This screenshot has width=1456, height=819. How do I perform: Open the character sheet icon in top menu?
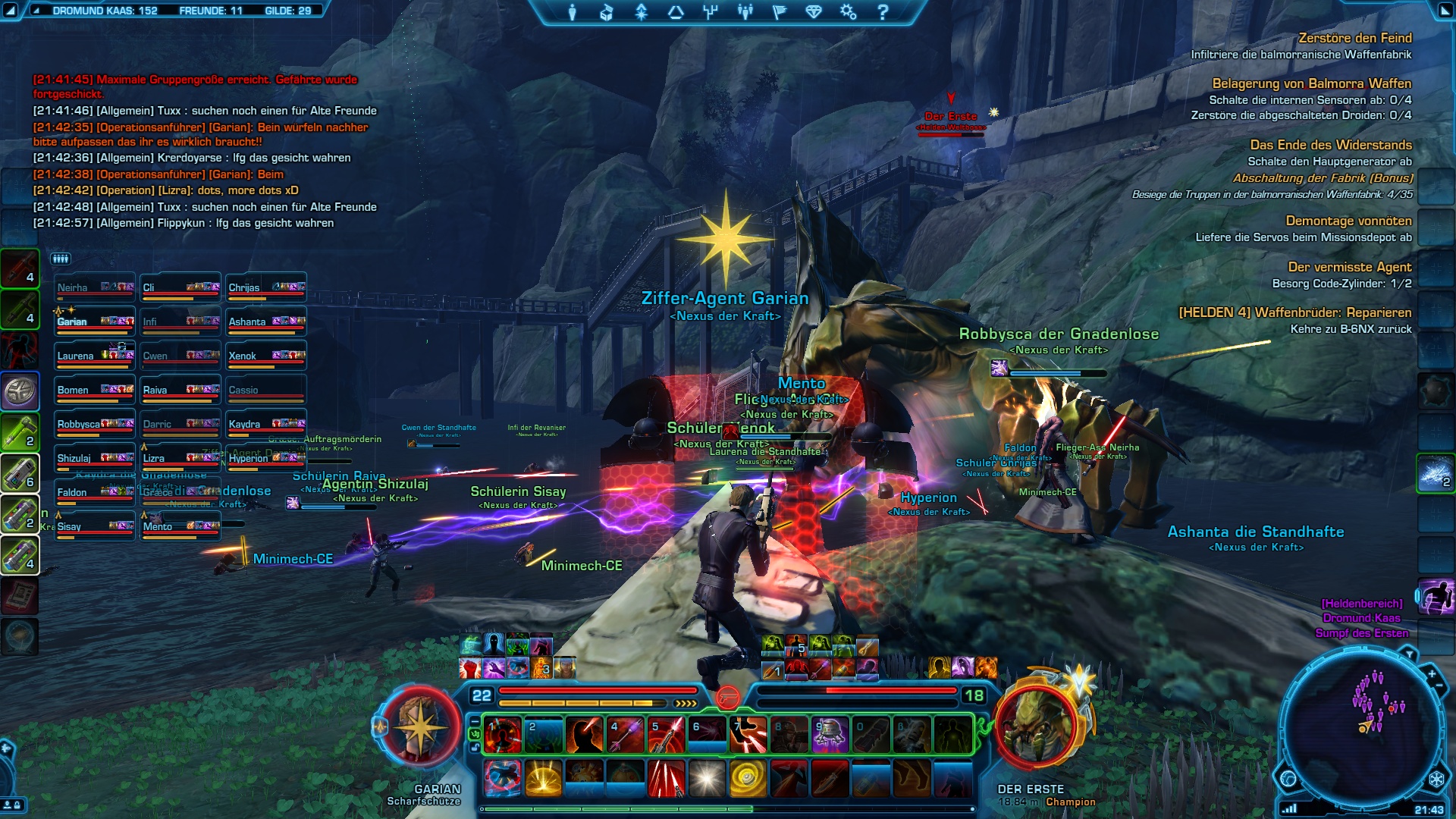[x=573, y=12]
